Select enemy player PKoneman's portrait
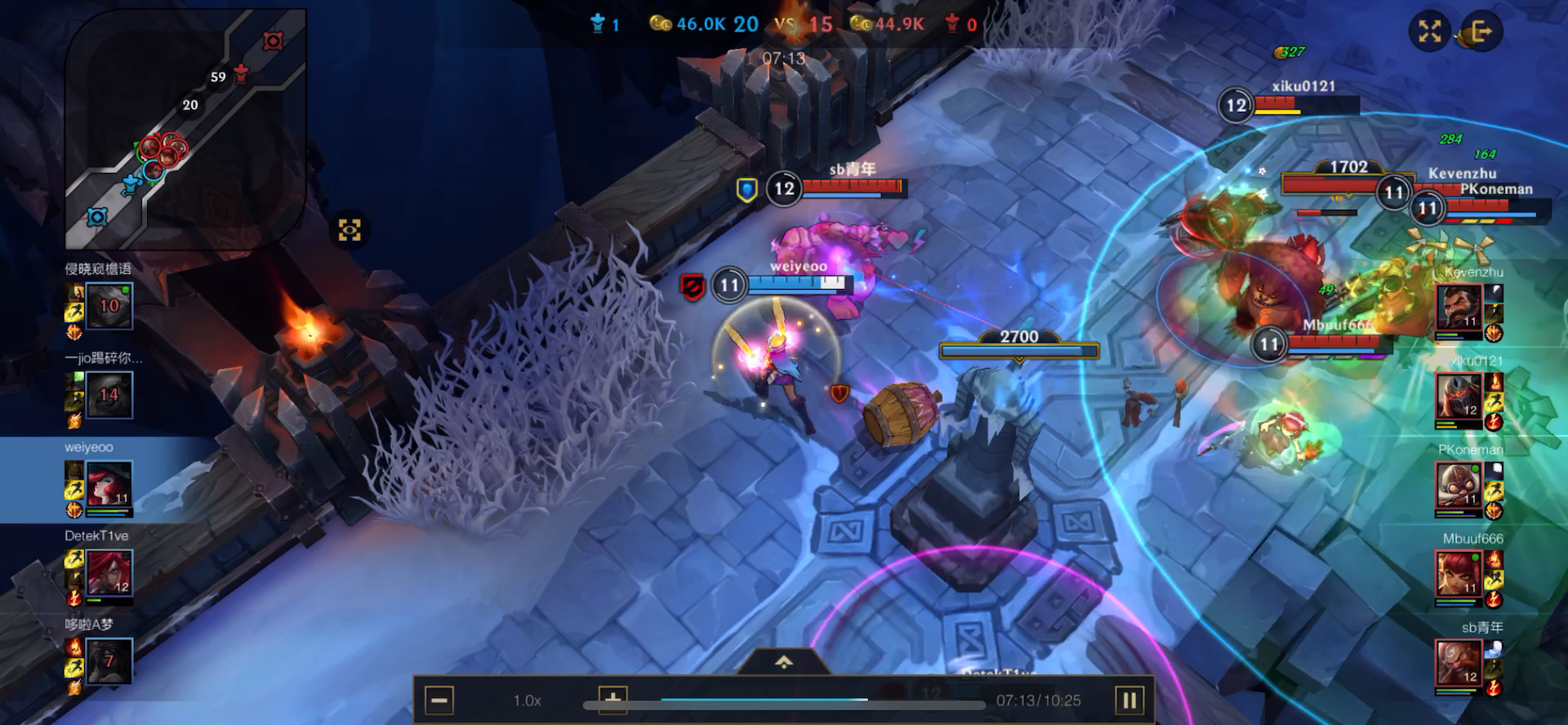The height and width of the screenshot is (725, 1568). click(x=1459, y=485)
